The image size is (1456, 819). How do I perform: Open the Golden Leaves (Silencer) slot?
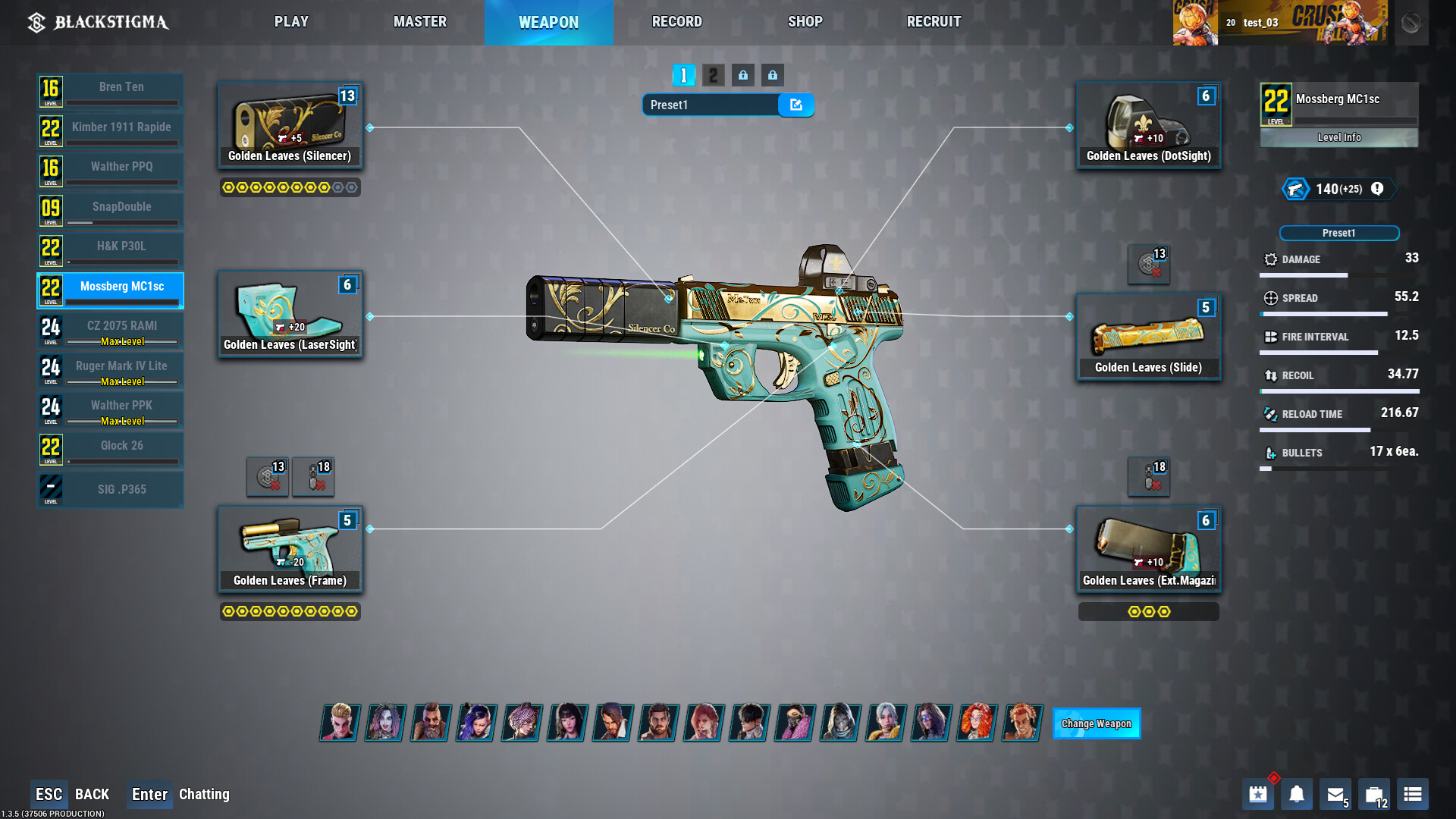click(x=290, y=125)
